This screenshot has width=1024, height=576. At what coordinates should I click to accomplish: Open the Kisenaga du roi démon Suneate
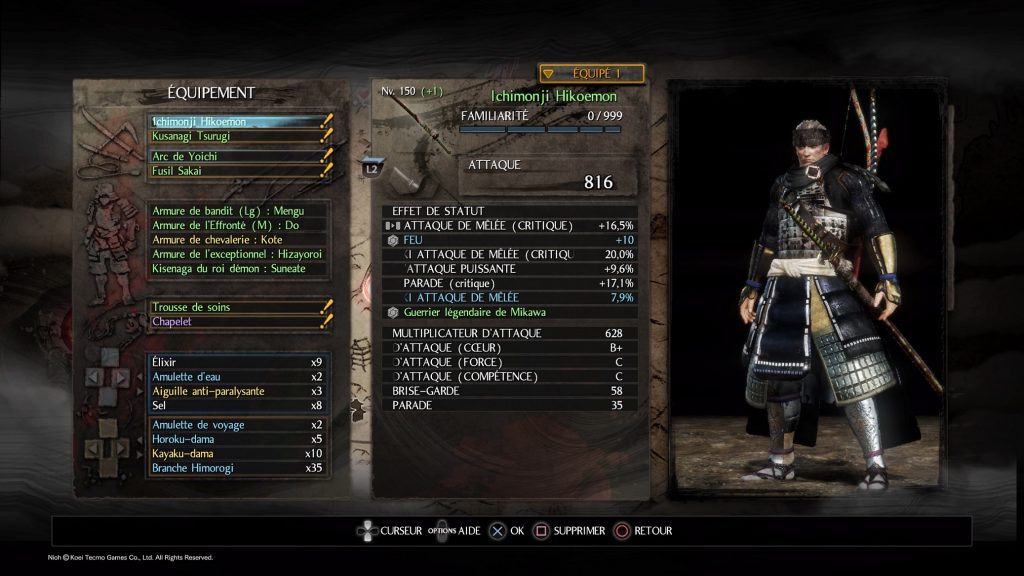[236, 269]
